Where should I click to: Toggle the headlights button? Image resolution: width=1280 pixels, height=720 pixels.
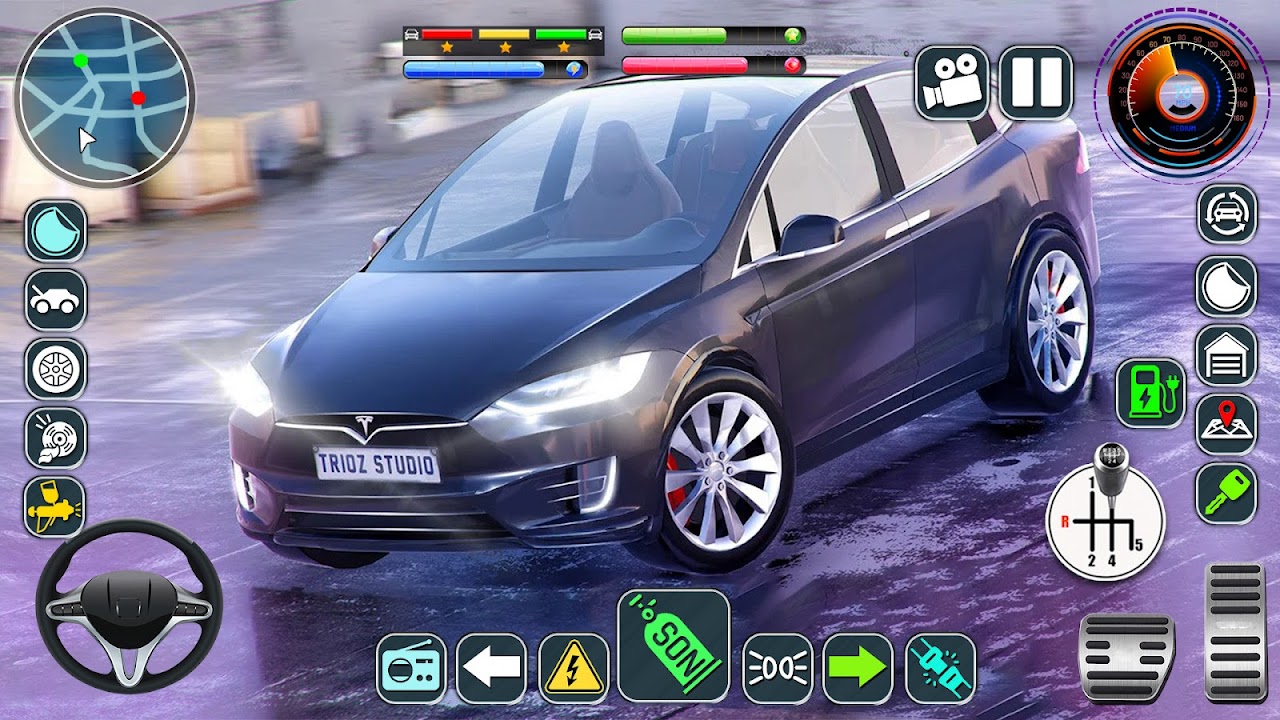point(777,668)
